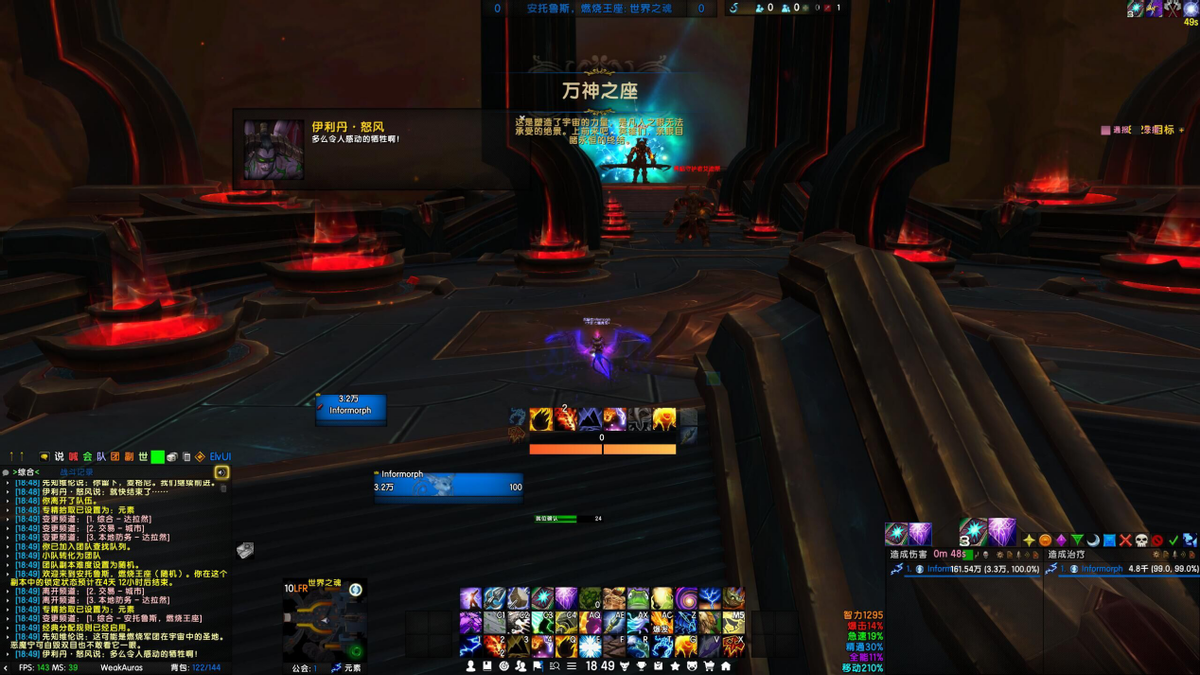Open the three-line main menu icon
1200x675 pixels.
tap(571, 666)
